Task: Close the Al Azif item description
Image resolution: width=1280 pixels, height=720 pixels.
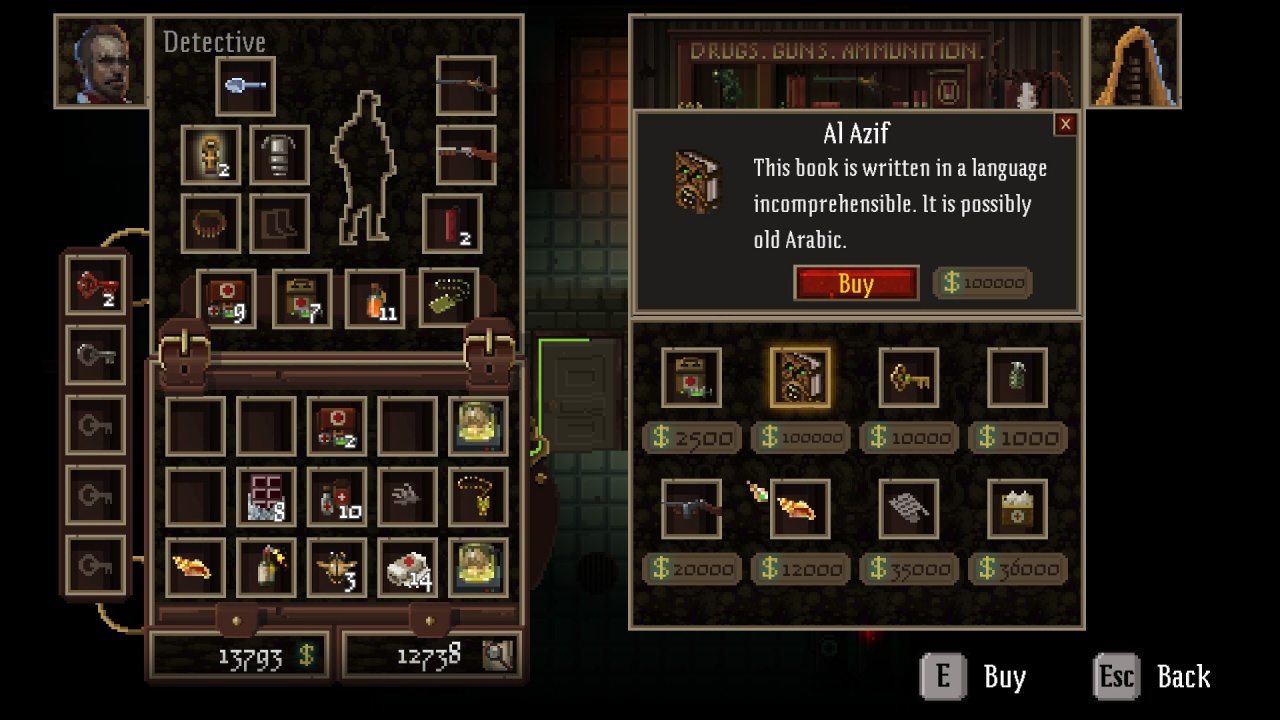Action: point(1065,124)
